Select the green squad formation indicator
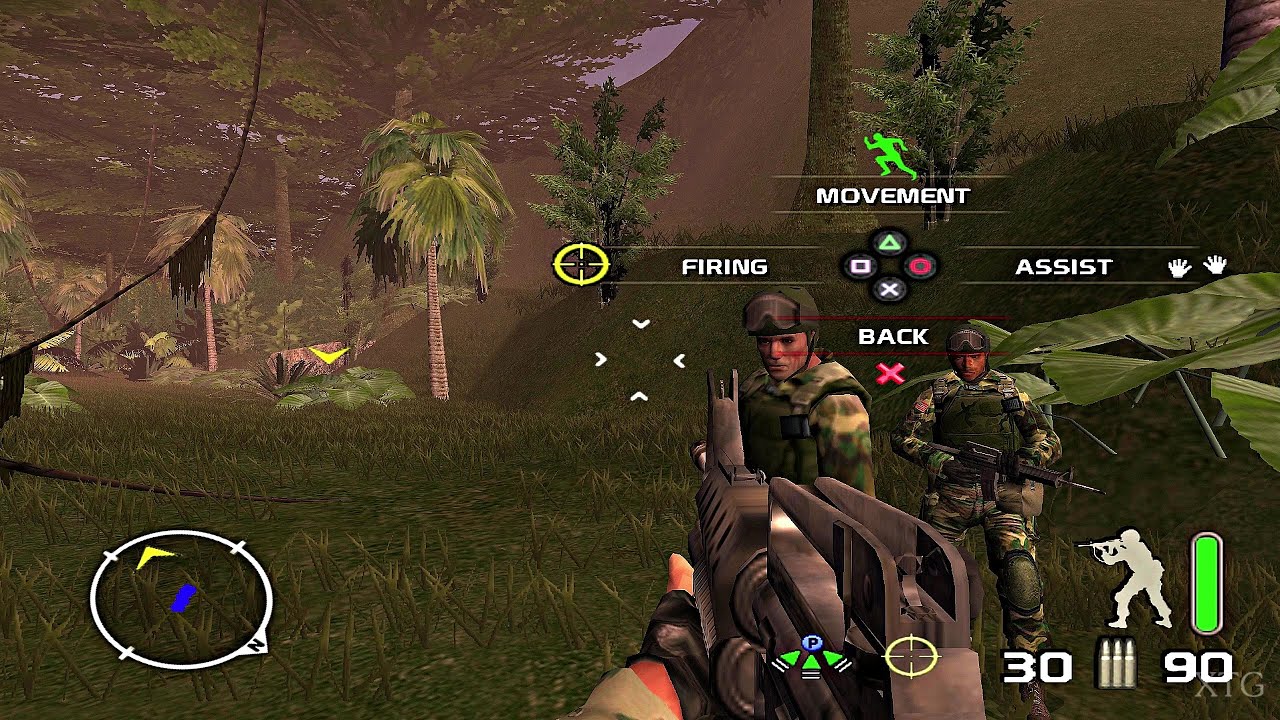The image size is (1280, 720). pos(811,656)
